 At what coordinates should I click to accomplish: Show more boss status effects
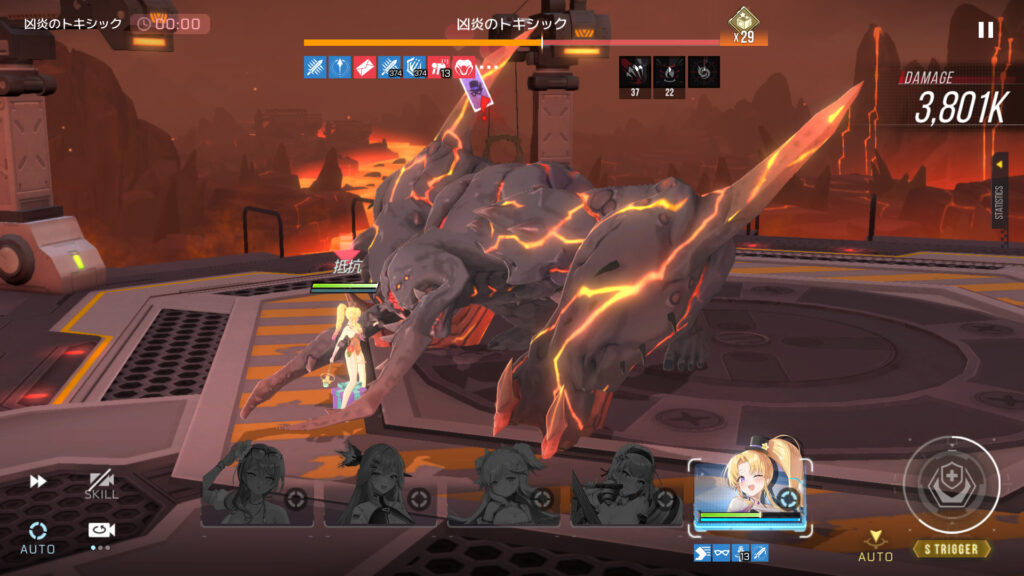coord(488,68)
